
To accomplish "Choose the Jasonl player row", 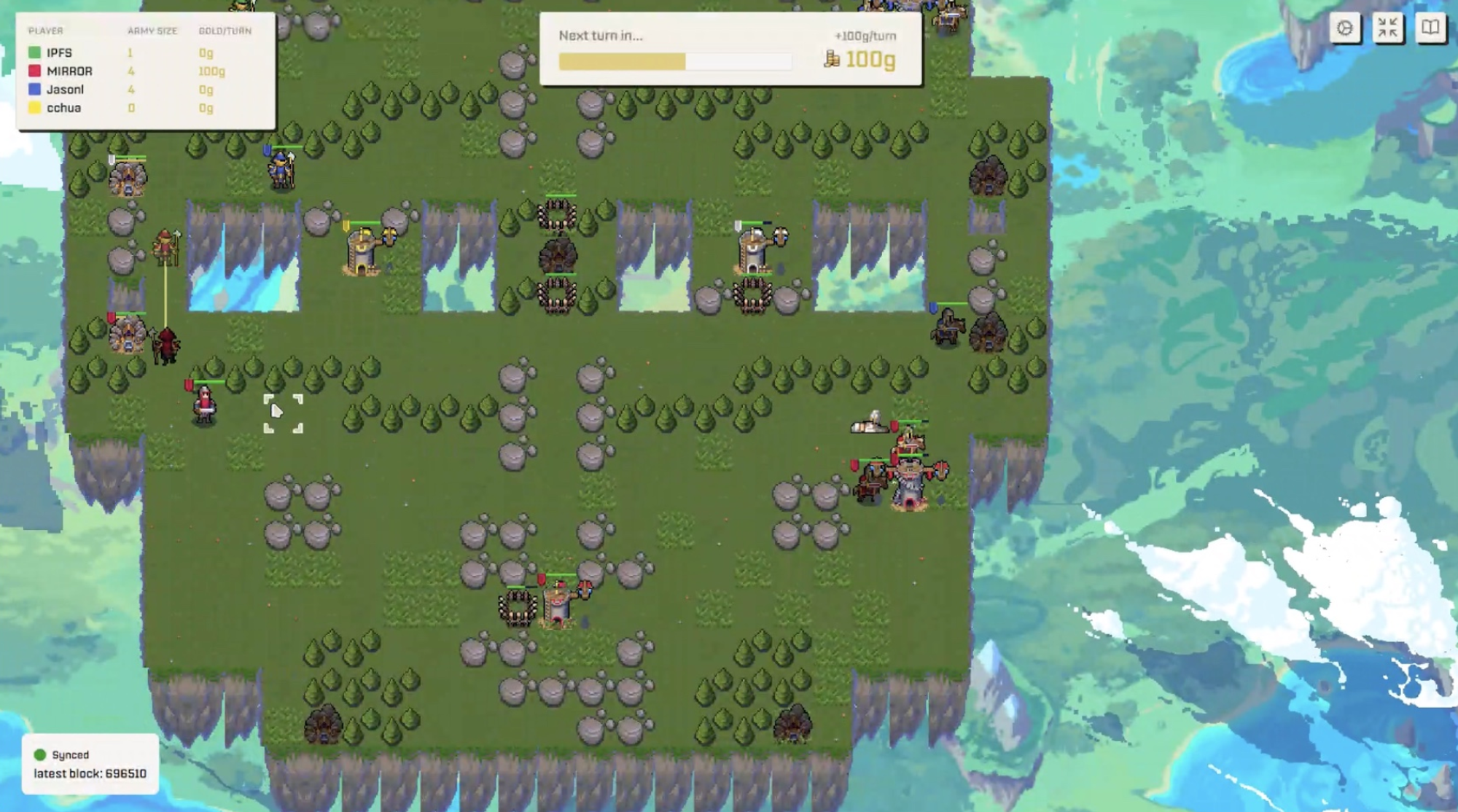I will click(x=139, y=90).
